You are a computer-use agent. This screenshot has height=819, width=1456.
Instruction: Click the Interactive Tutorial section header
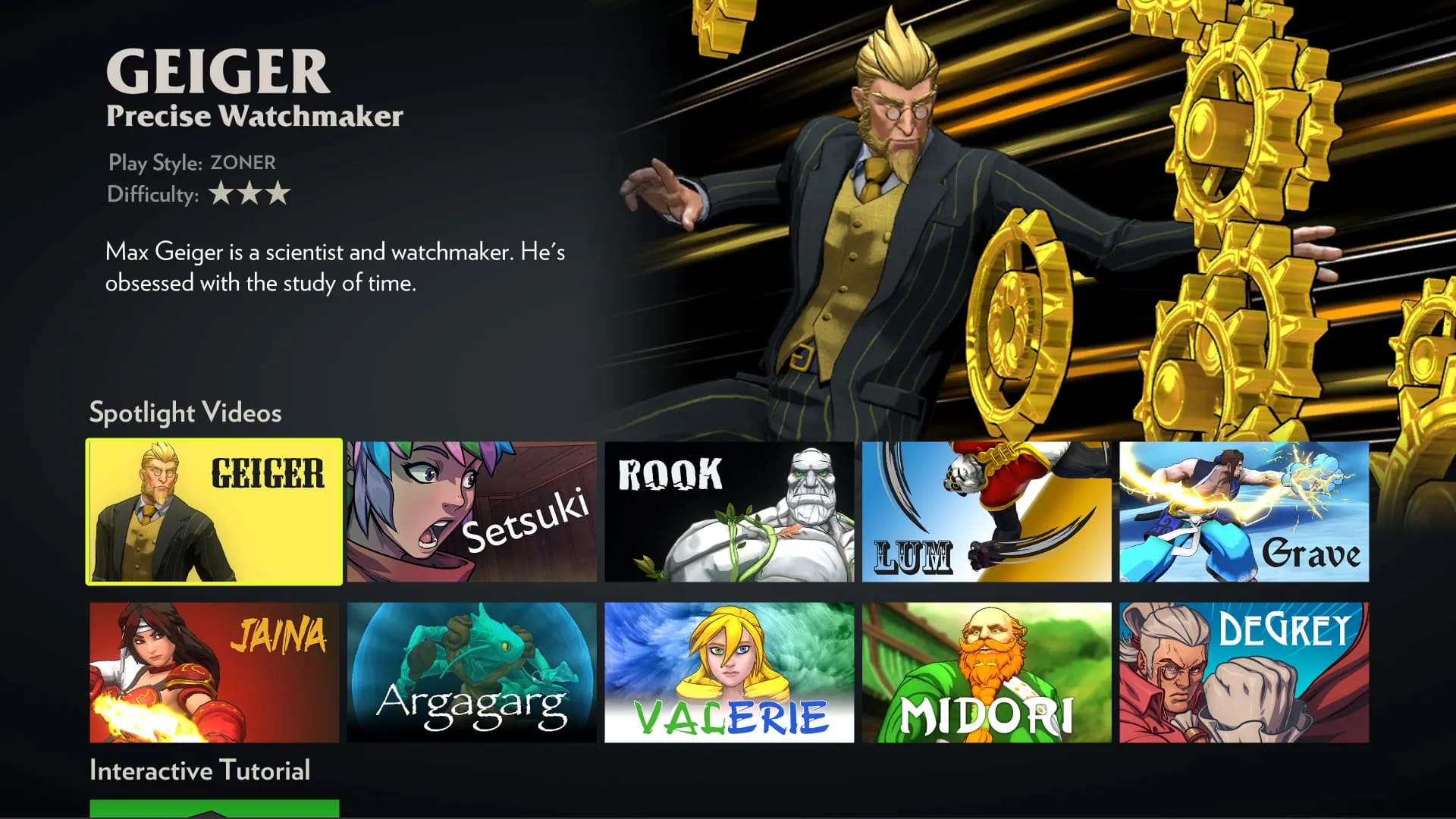point(199,770)
